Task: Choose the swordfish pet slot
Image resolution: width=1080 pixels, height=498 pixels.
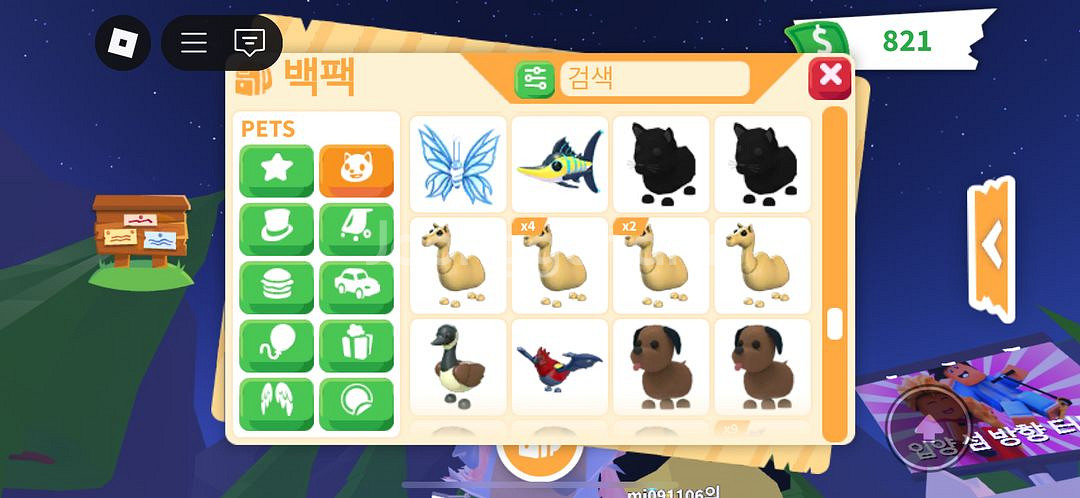Action: [559, 163]
